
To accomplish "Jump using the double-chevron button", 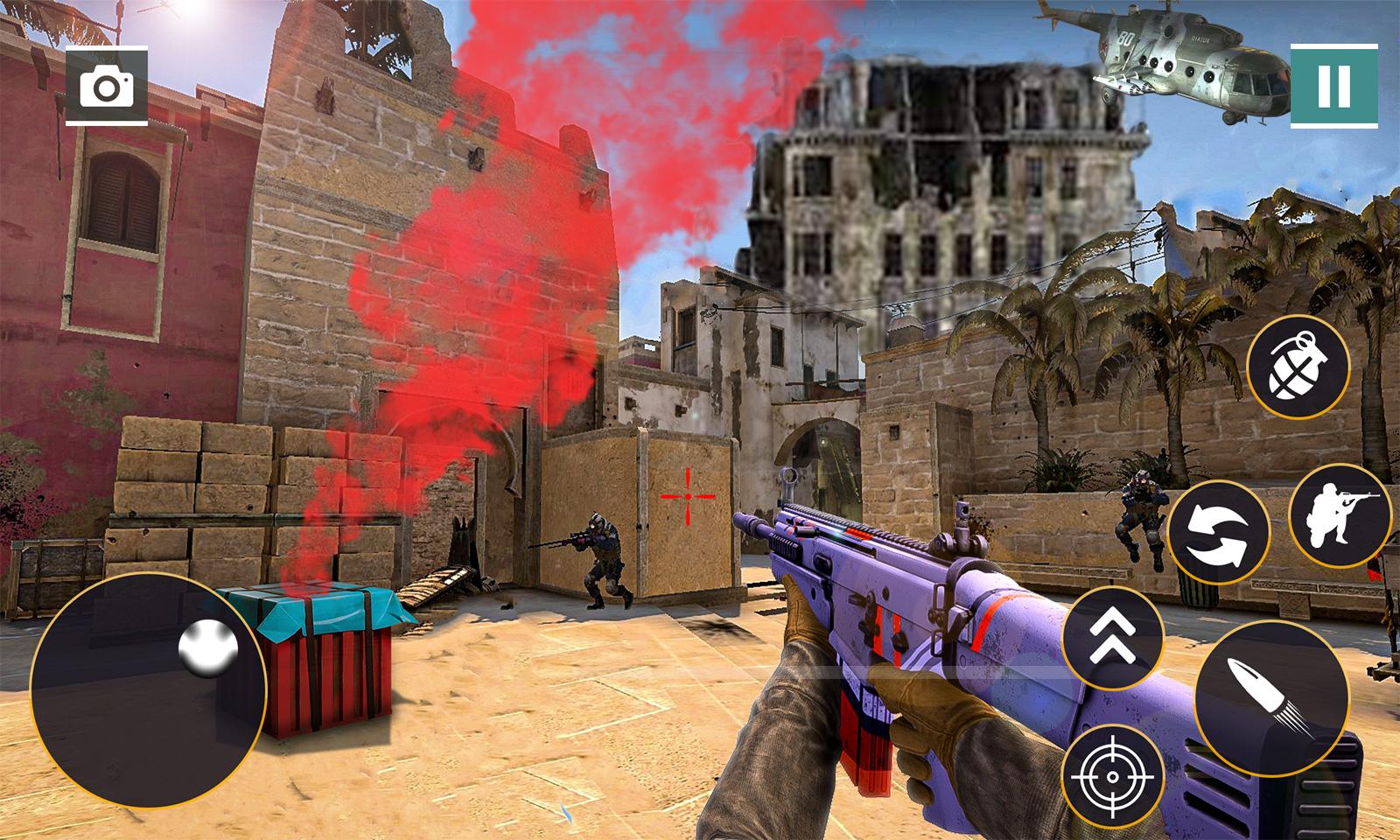I will pyautogui.click(x=1114, y=639).
